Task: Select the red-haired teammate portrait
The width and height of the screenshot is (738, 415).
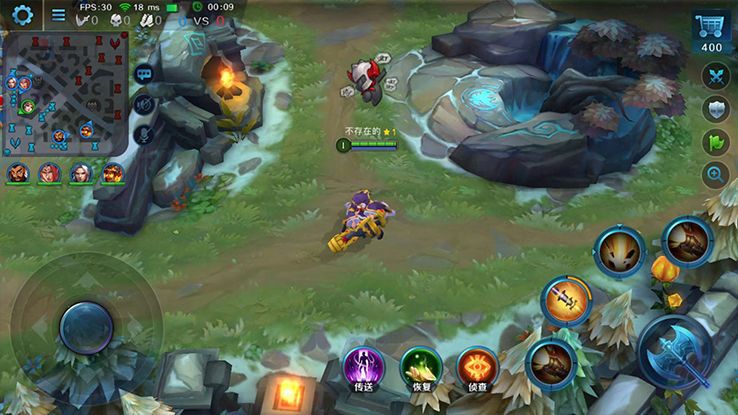Action: (49, 173)
